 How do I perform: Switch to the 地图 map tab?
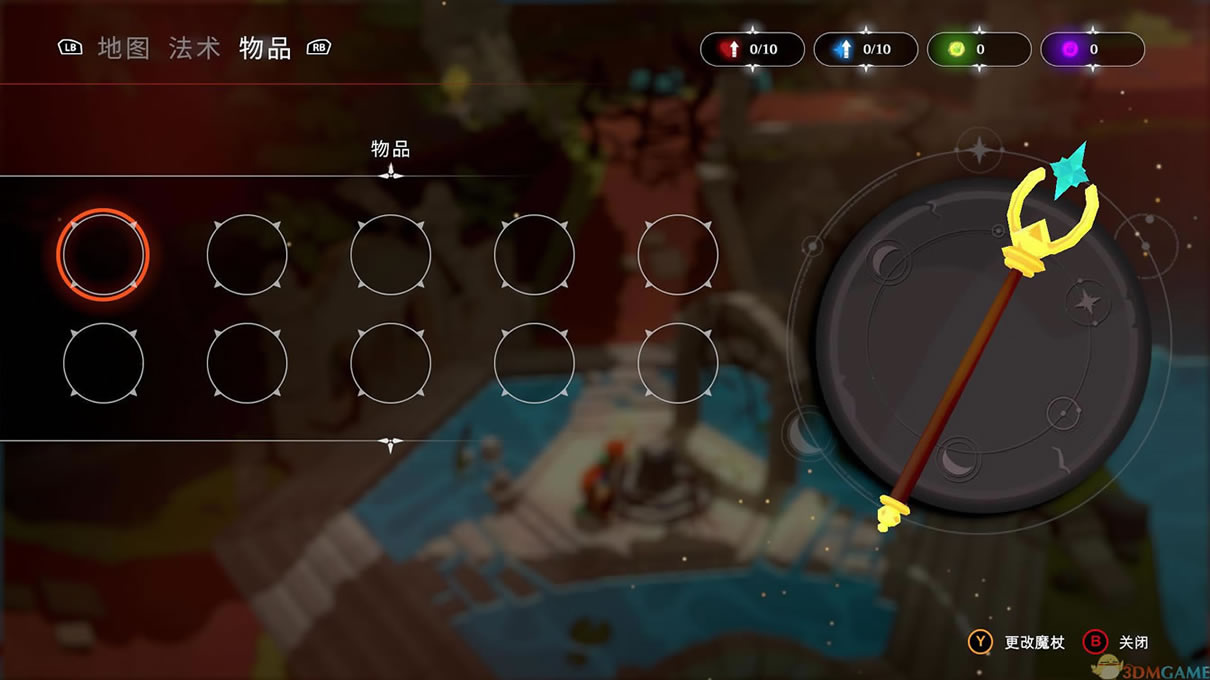[x=124, y=48]
